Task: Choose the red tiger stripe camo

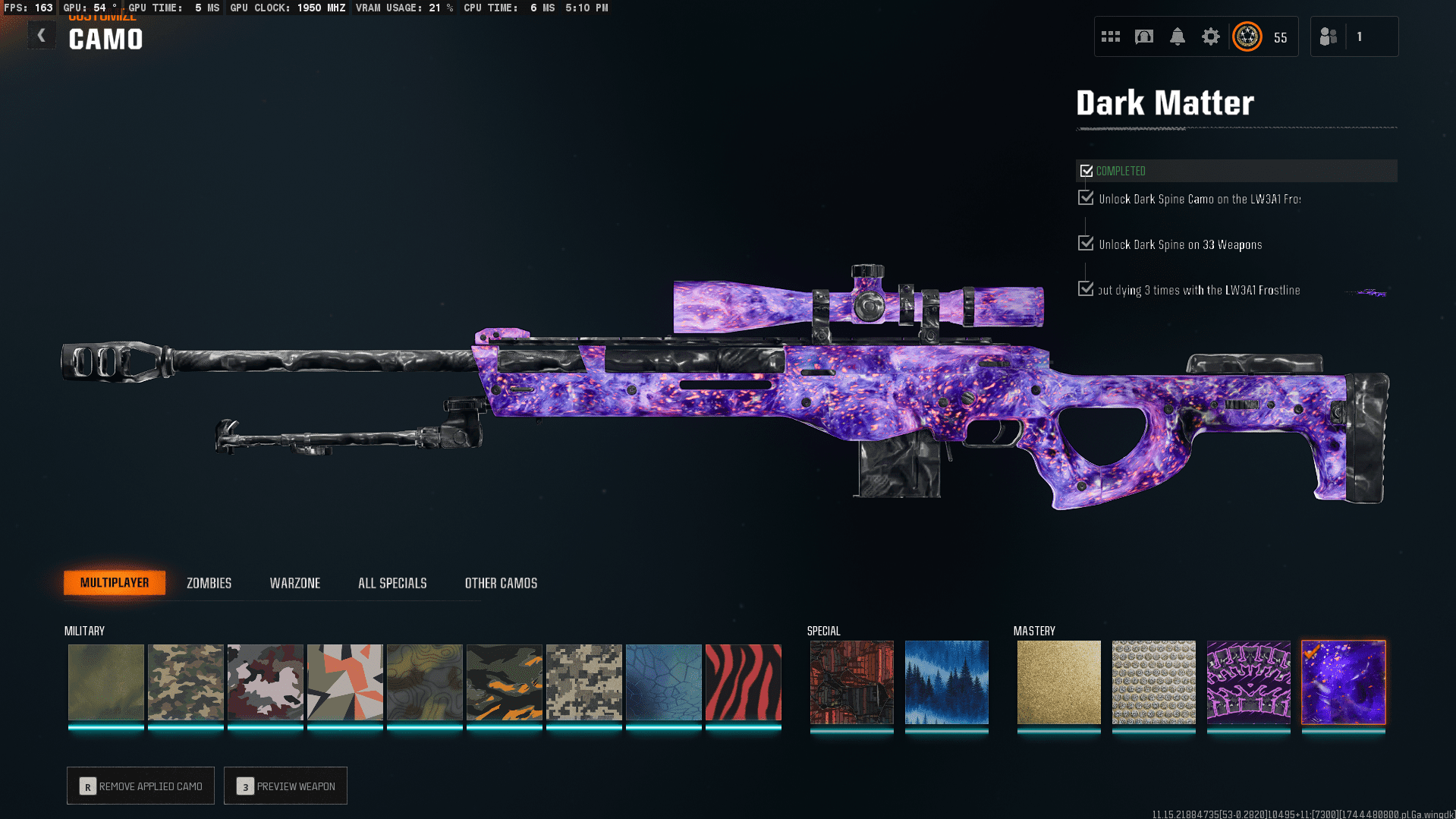Action: click(x=743, y=682)
